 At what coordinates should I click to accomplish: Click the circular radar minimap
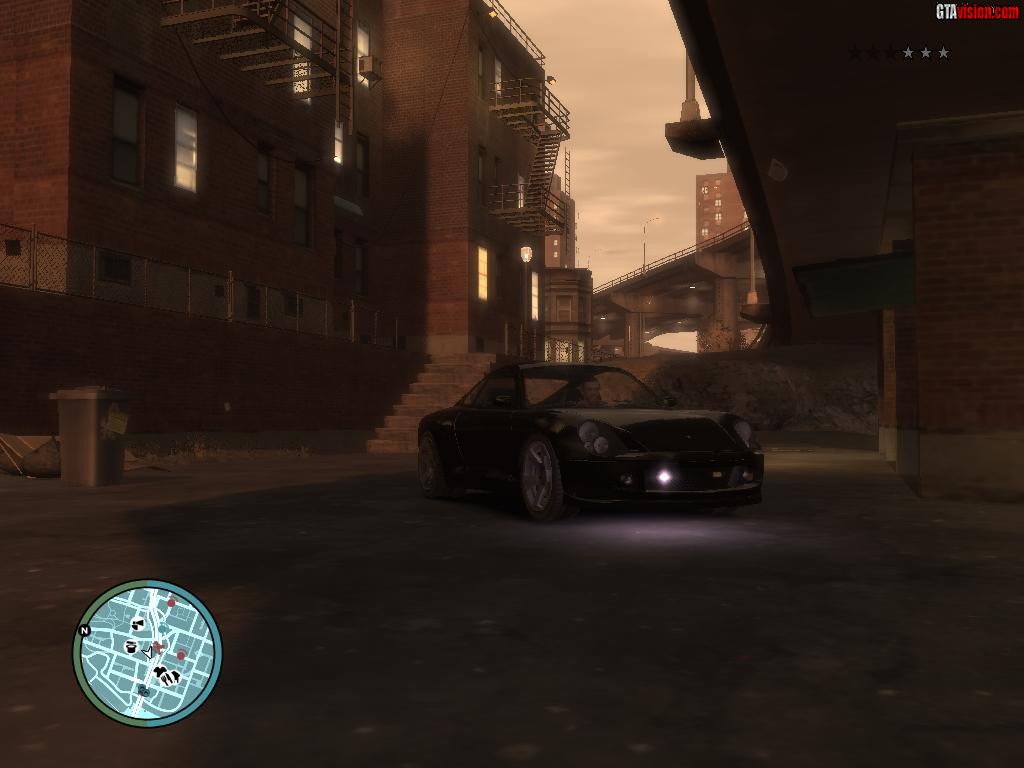click(147, 652)
